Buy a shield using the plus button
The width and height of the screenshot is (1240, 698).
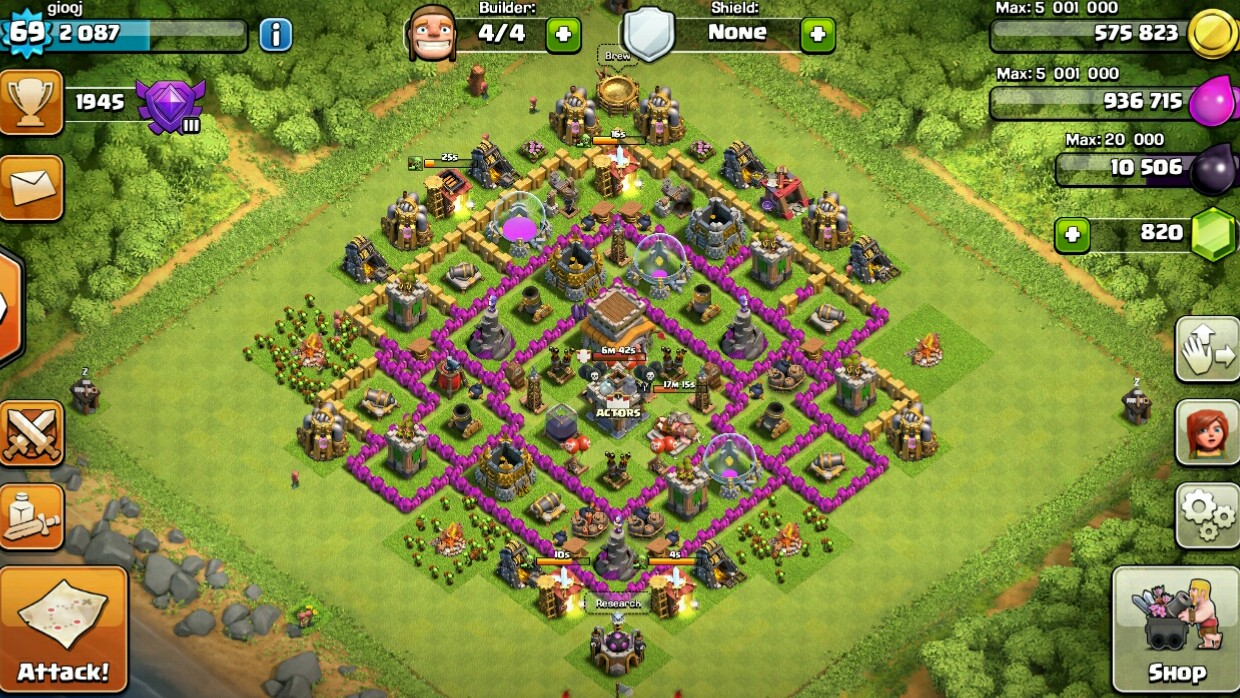click(817, 35)
